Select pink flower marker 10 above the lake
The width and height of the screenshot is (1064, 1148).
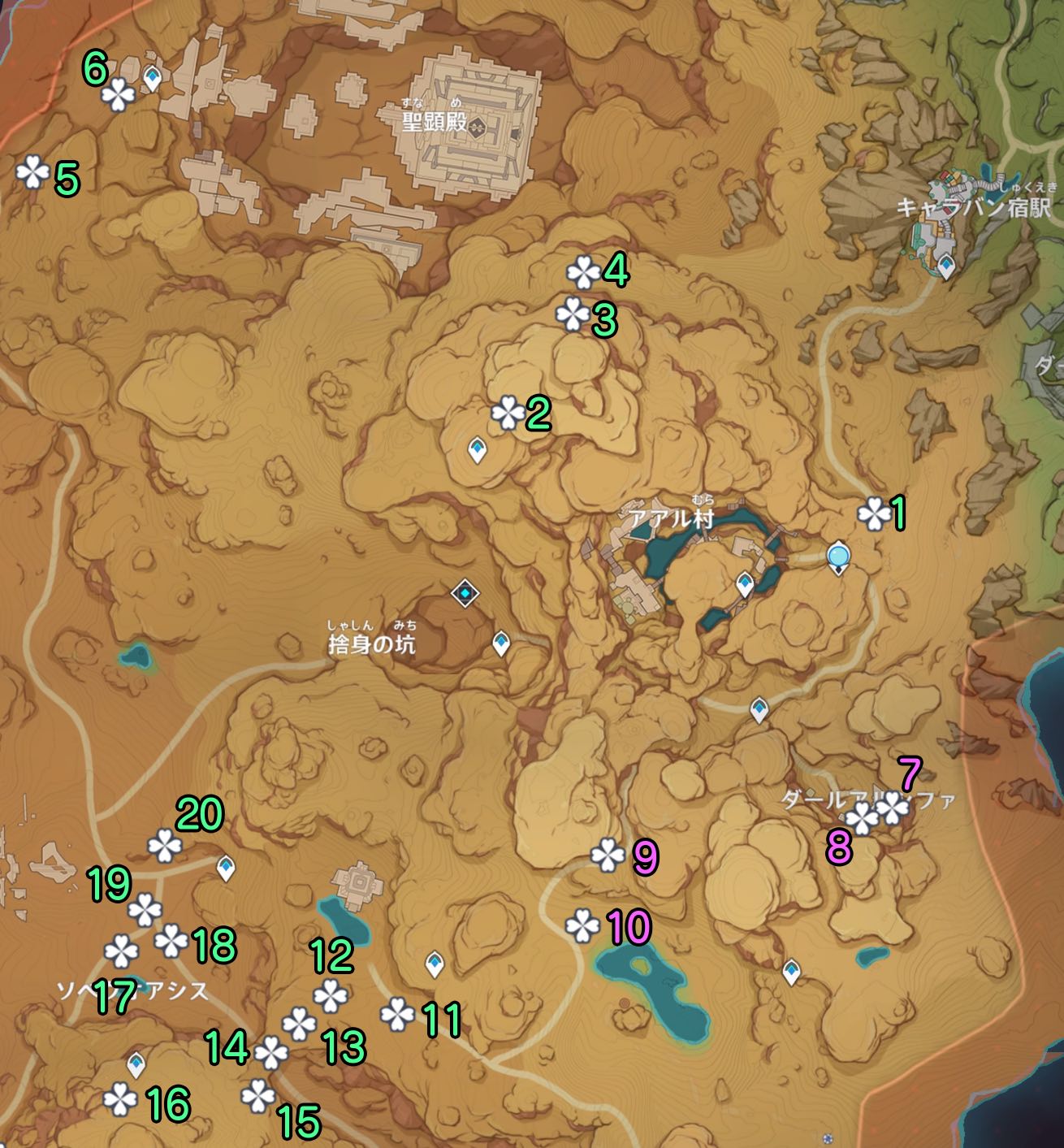(x=583, y=925)
